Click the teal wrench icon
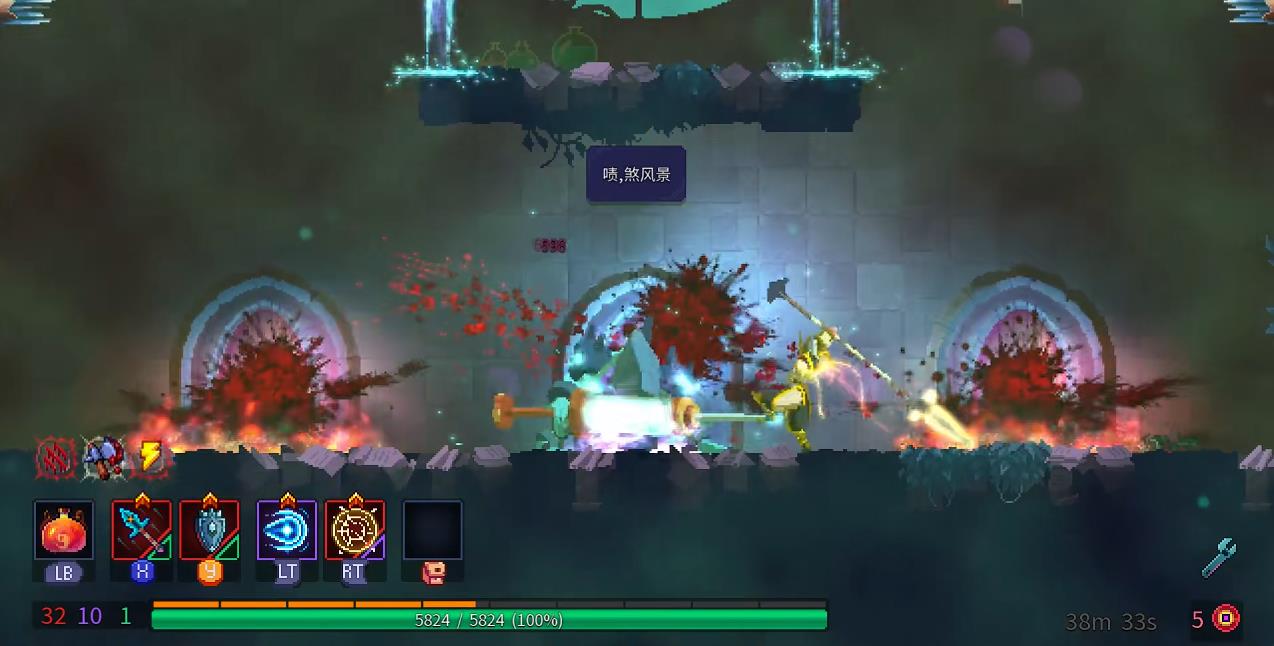 coord(1219,558)
